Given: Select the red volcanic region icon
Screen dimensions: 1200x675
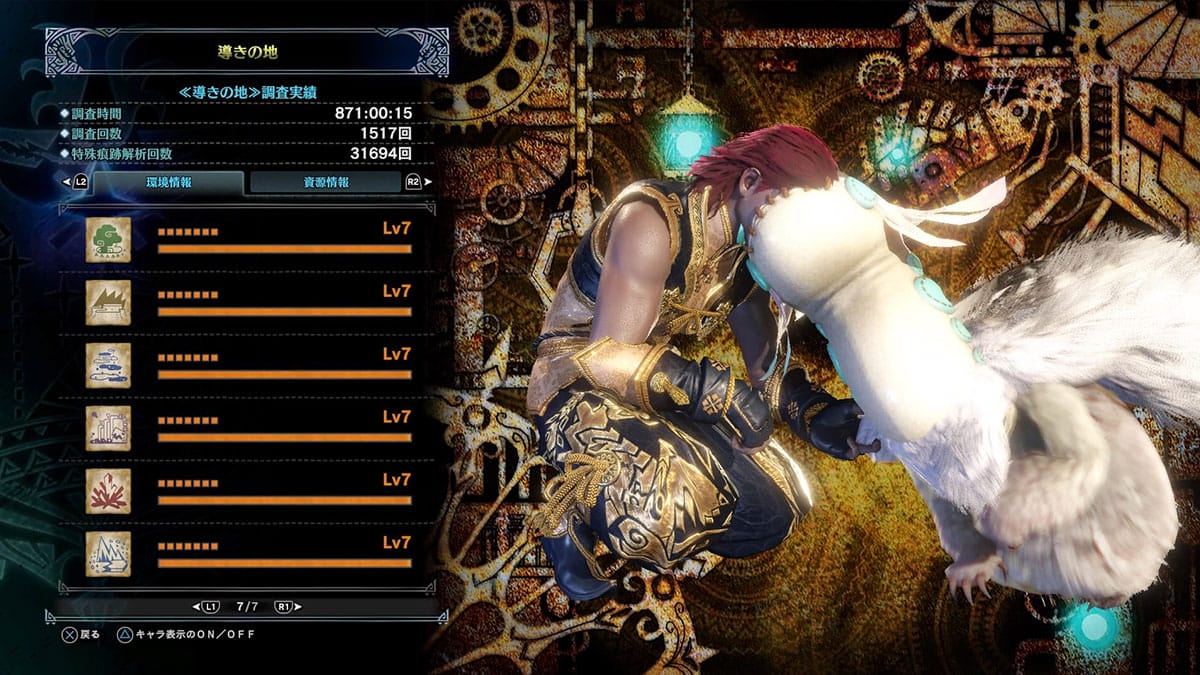Looking at the screenshot, I should coord(107,490).
